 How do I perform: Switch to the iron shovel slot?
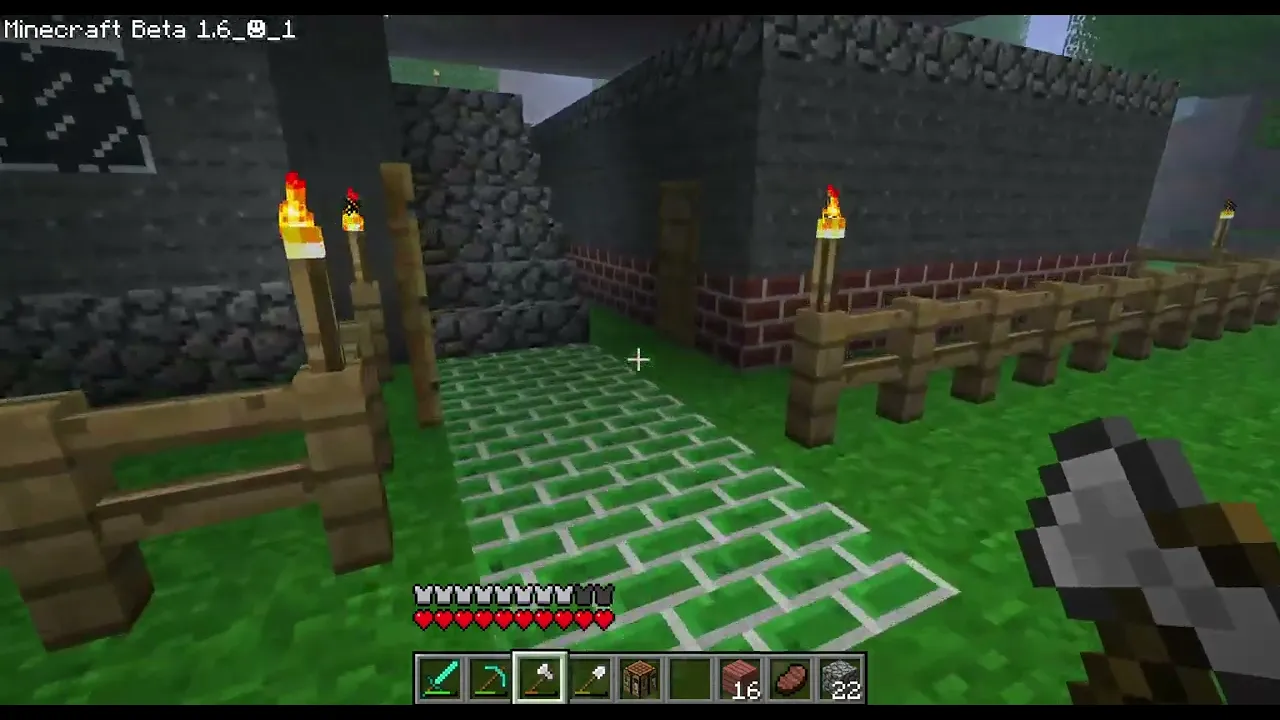(590, 678)
